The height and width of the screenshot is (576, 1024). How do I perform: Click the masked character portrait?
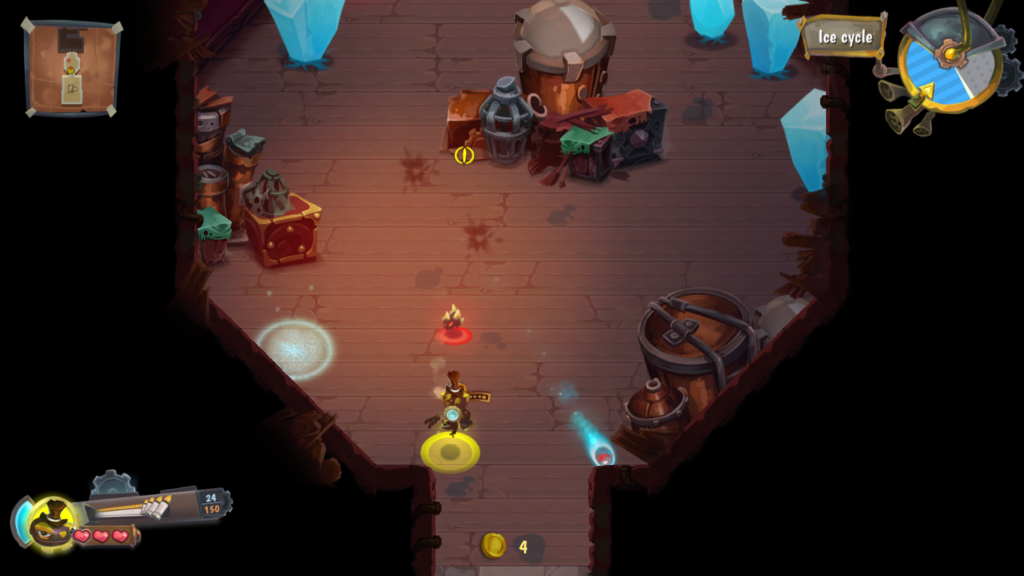point(51,522)
